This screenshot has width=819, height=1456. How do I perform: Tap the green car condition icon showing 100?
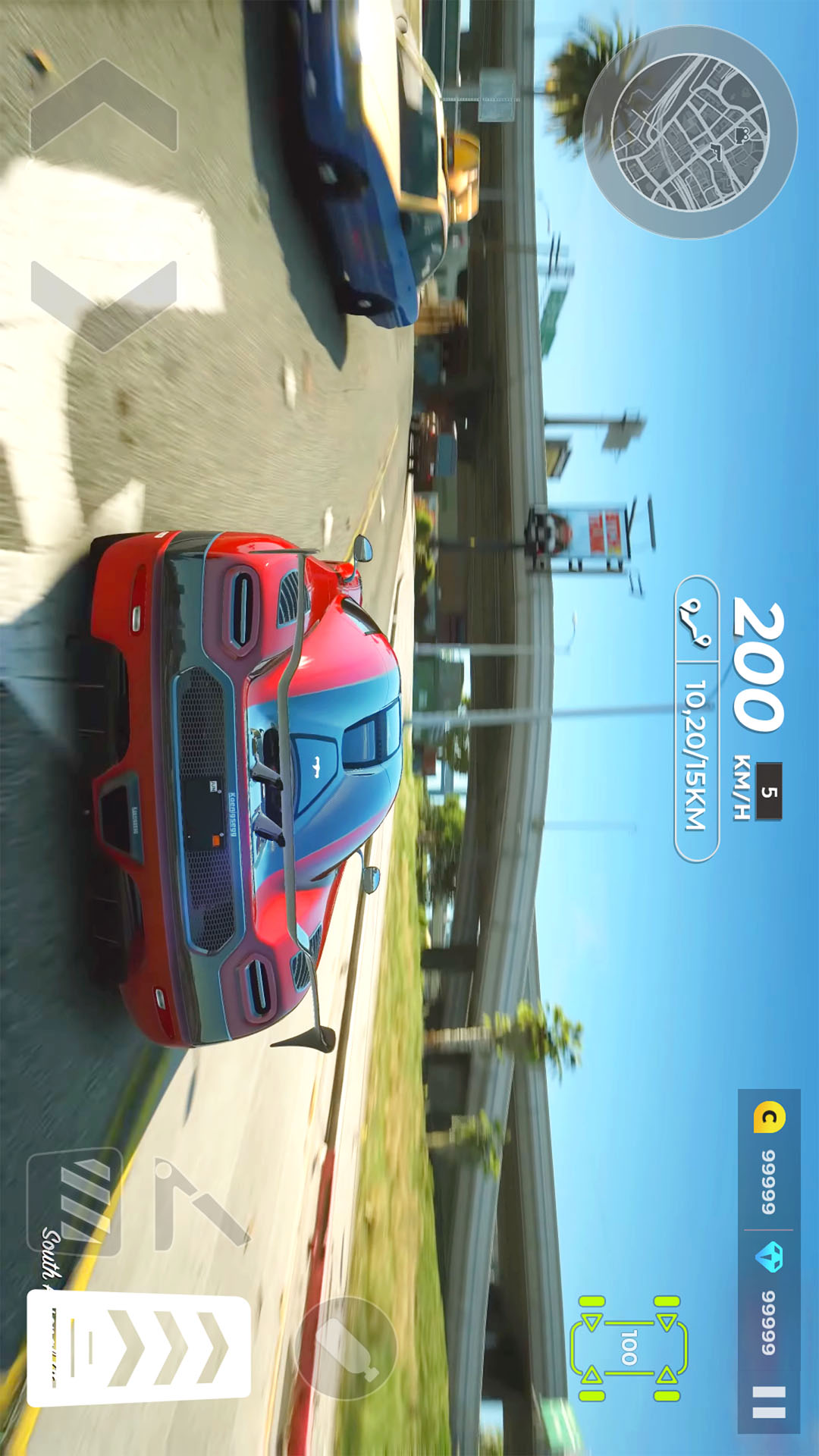click(629, 1348)
